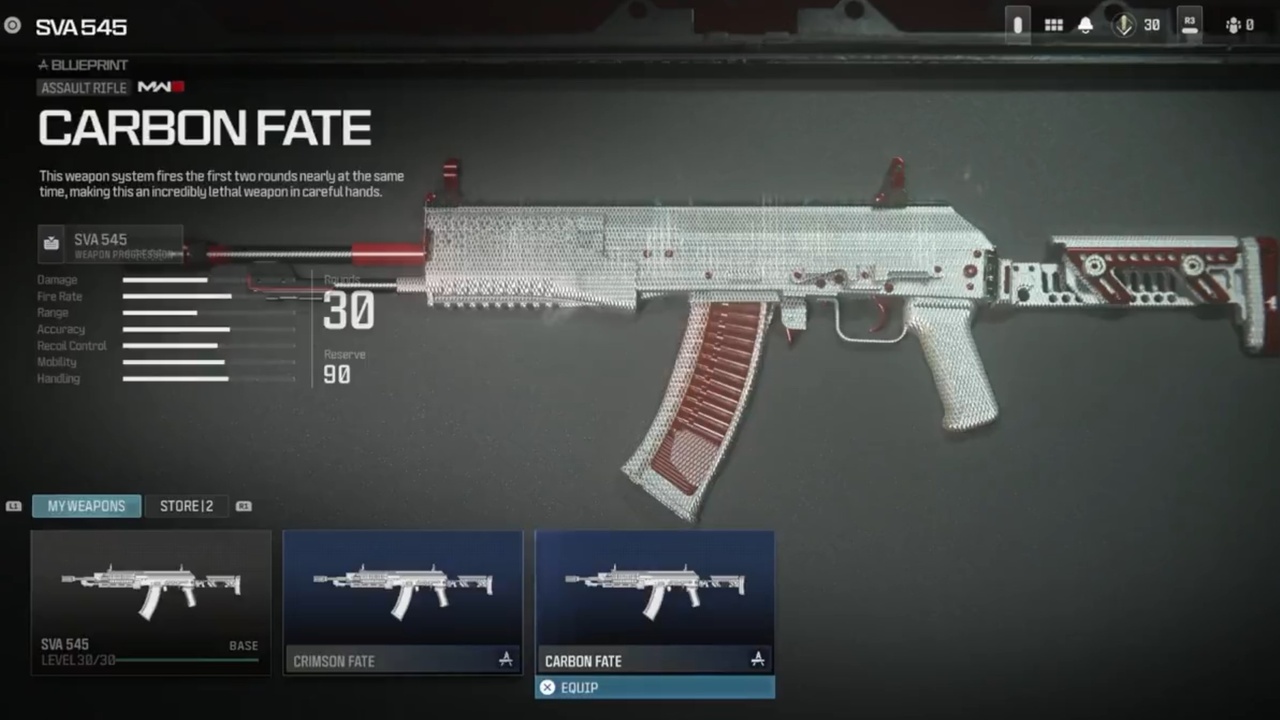Click the SVA 545 weapon progression box
Screen dimensions: 1280x720
point(110,245)
